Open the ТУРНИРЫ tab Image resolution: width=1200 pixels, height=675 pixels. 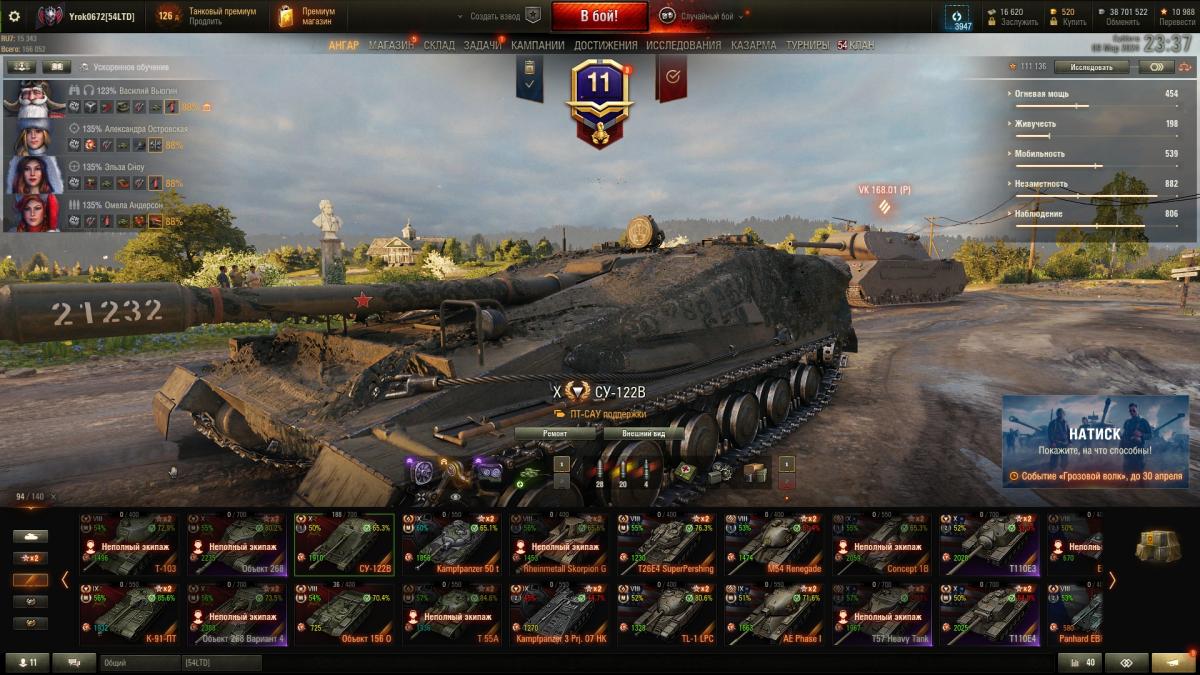tap(806, 45)
